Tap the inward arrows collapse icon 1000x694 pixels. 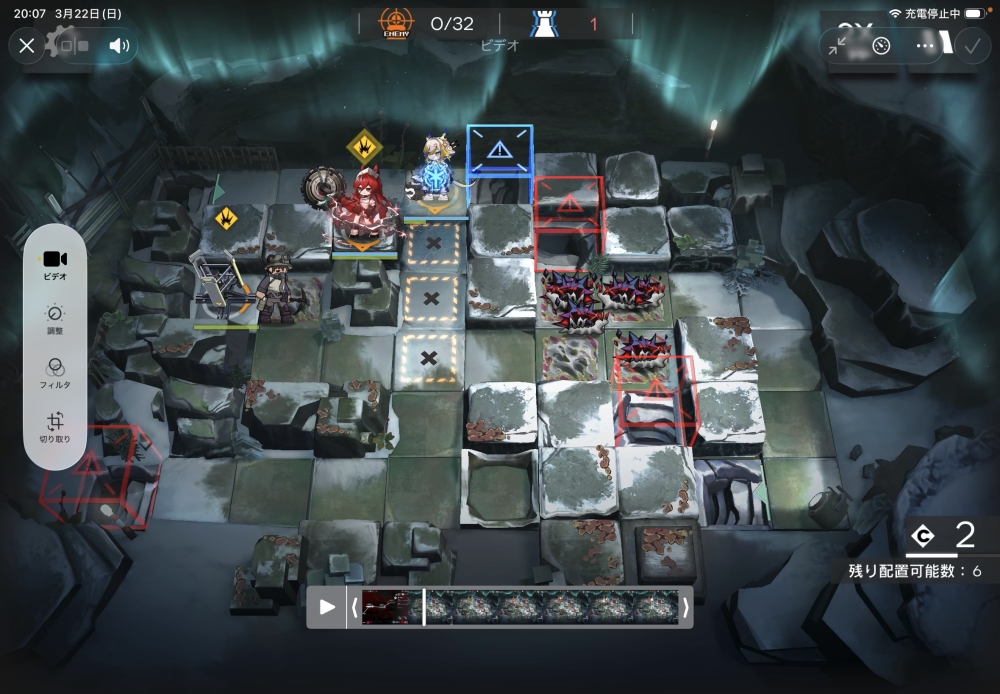(838, 46)
